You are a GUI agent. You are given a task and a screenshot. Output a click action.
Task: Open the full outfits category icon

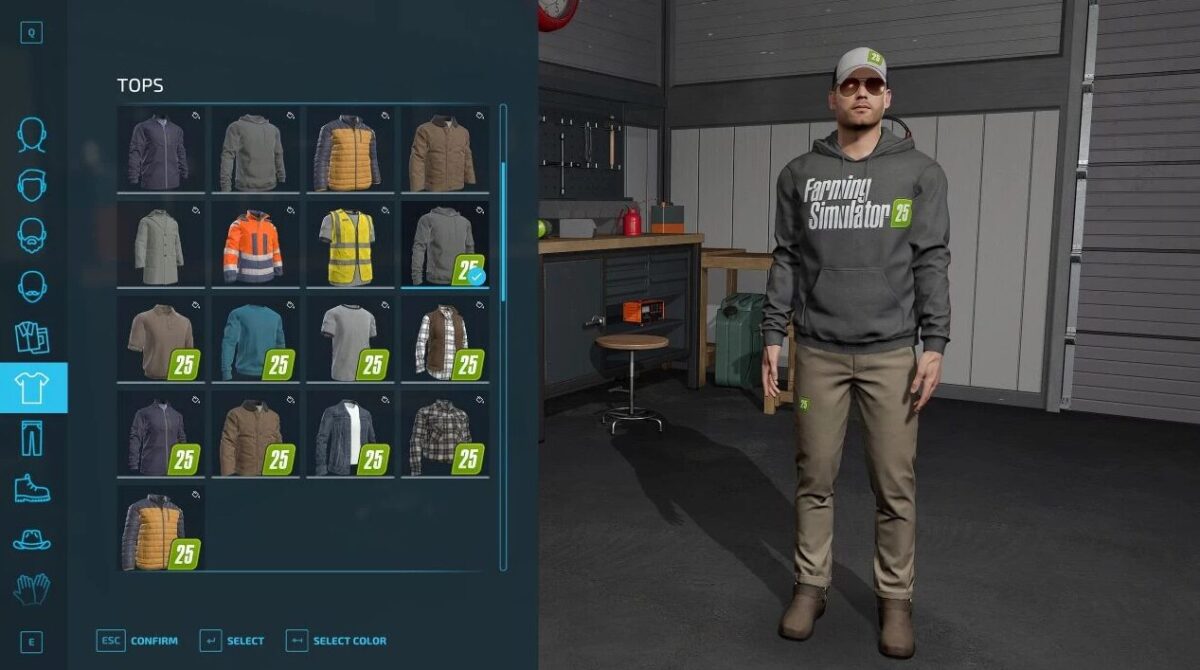32,338
